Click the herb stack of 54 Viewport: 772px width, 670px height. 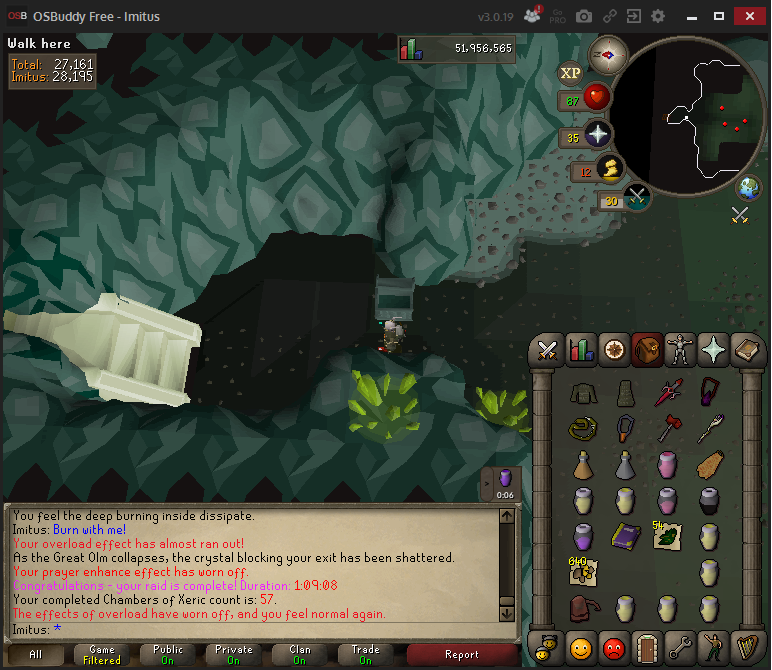tap(666, 537)
